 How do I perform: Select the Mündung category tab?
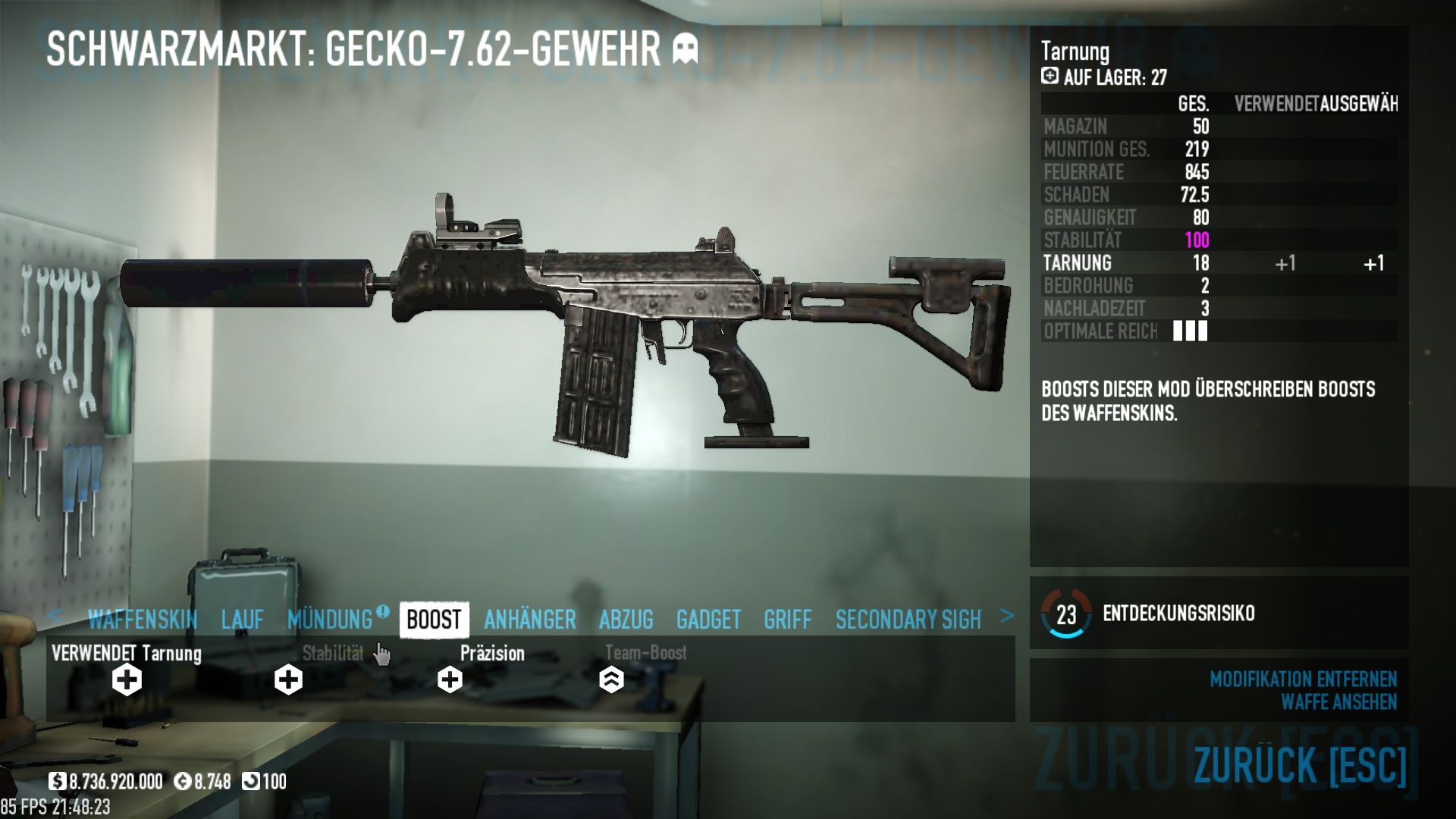click(331, 620)
